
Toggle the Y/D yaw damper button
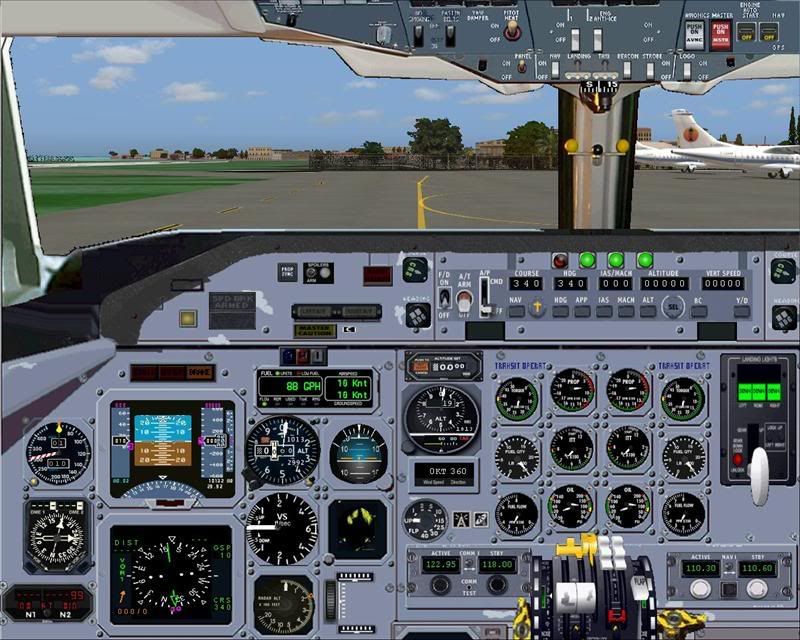[x=741, y=311]
